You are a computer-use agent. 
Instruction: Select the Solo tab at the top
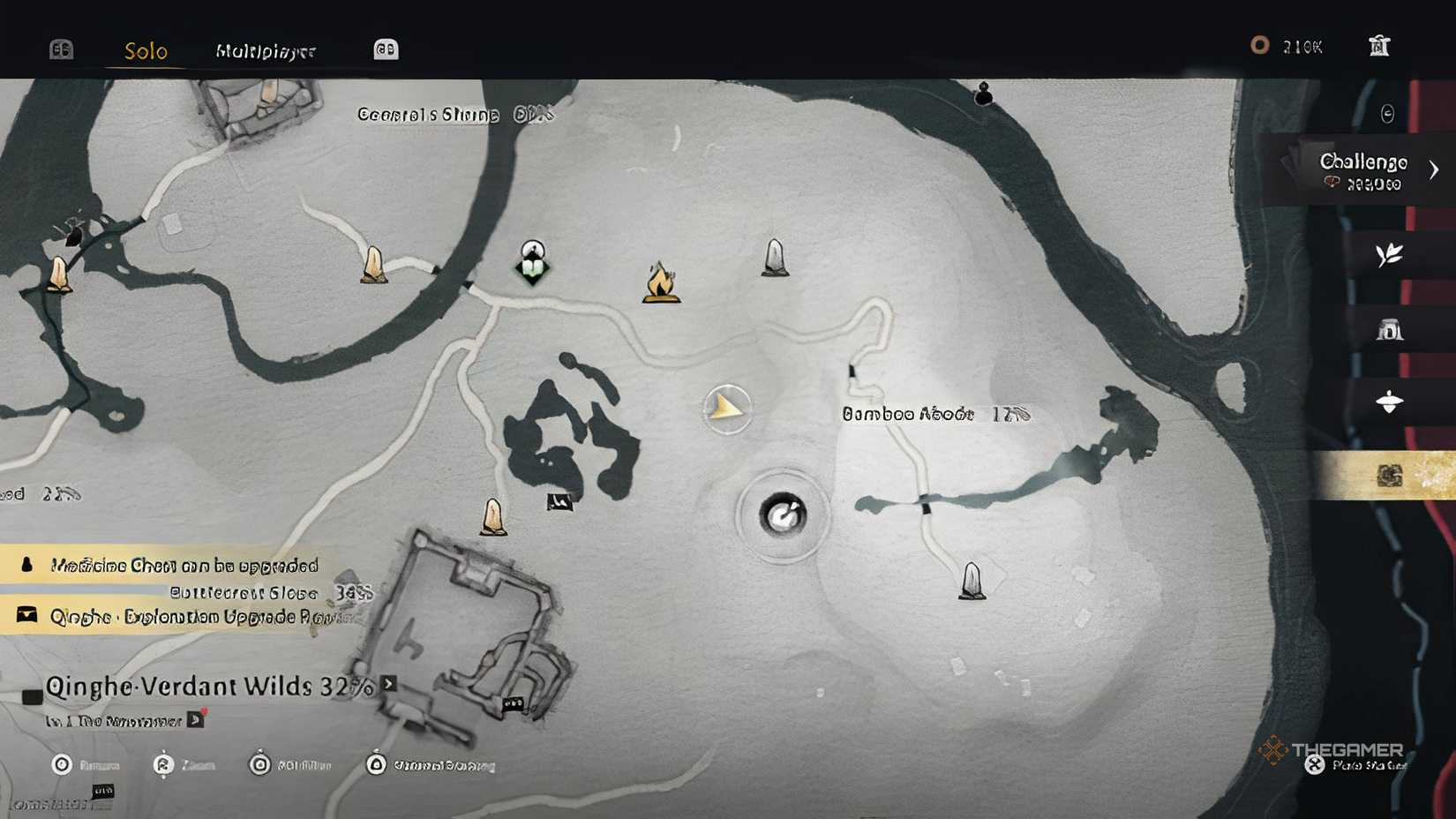coord(146,50)
